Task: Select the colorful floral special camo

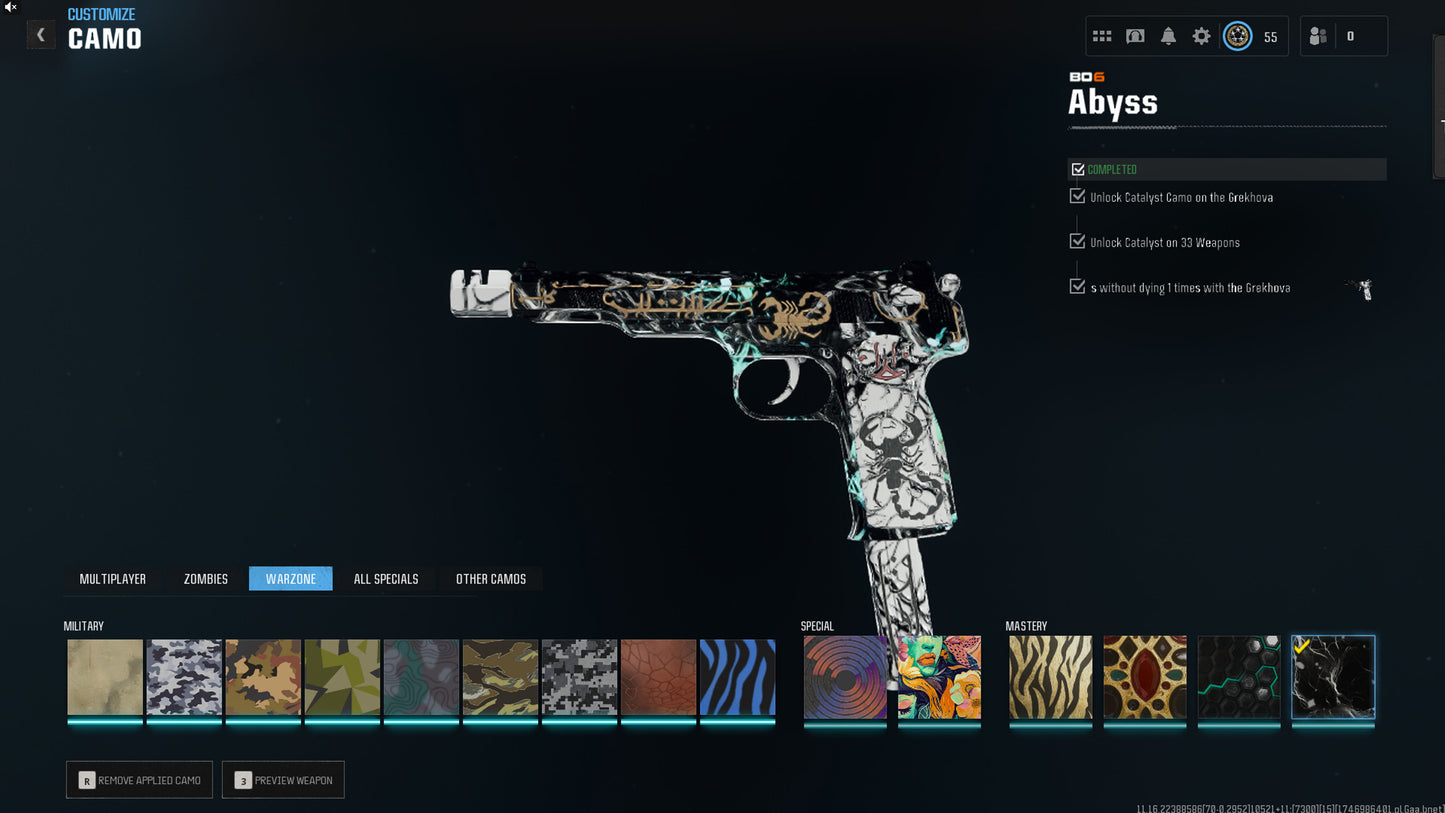Action: [939, 678]
